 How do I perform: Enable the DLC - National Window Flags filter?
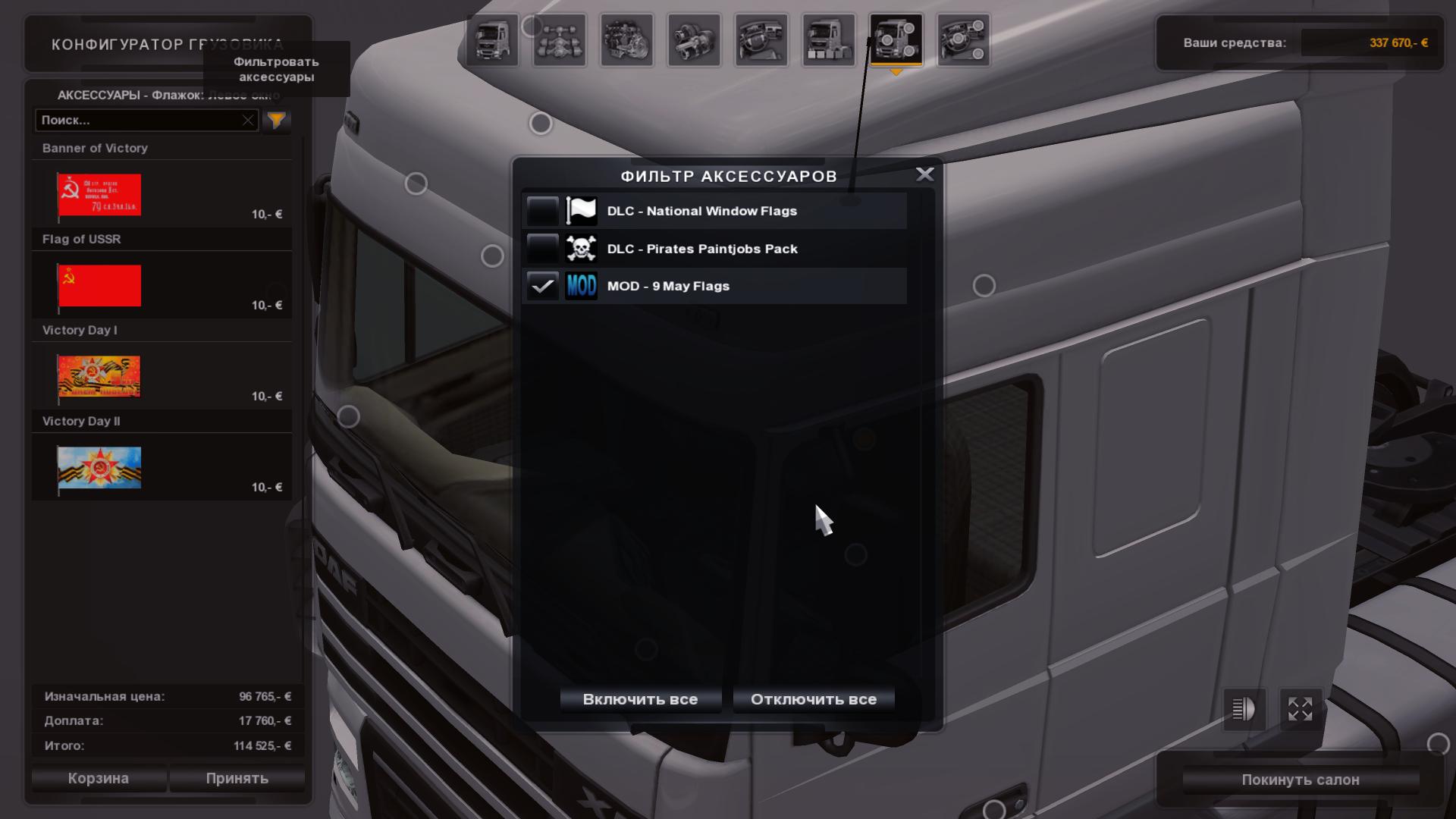tap(543, 211)
